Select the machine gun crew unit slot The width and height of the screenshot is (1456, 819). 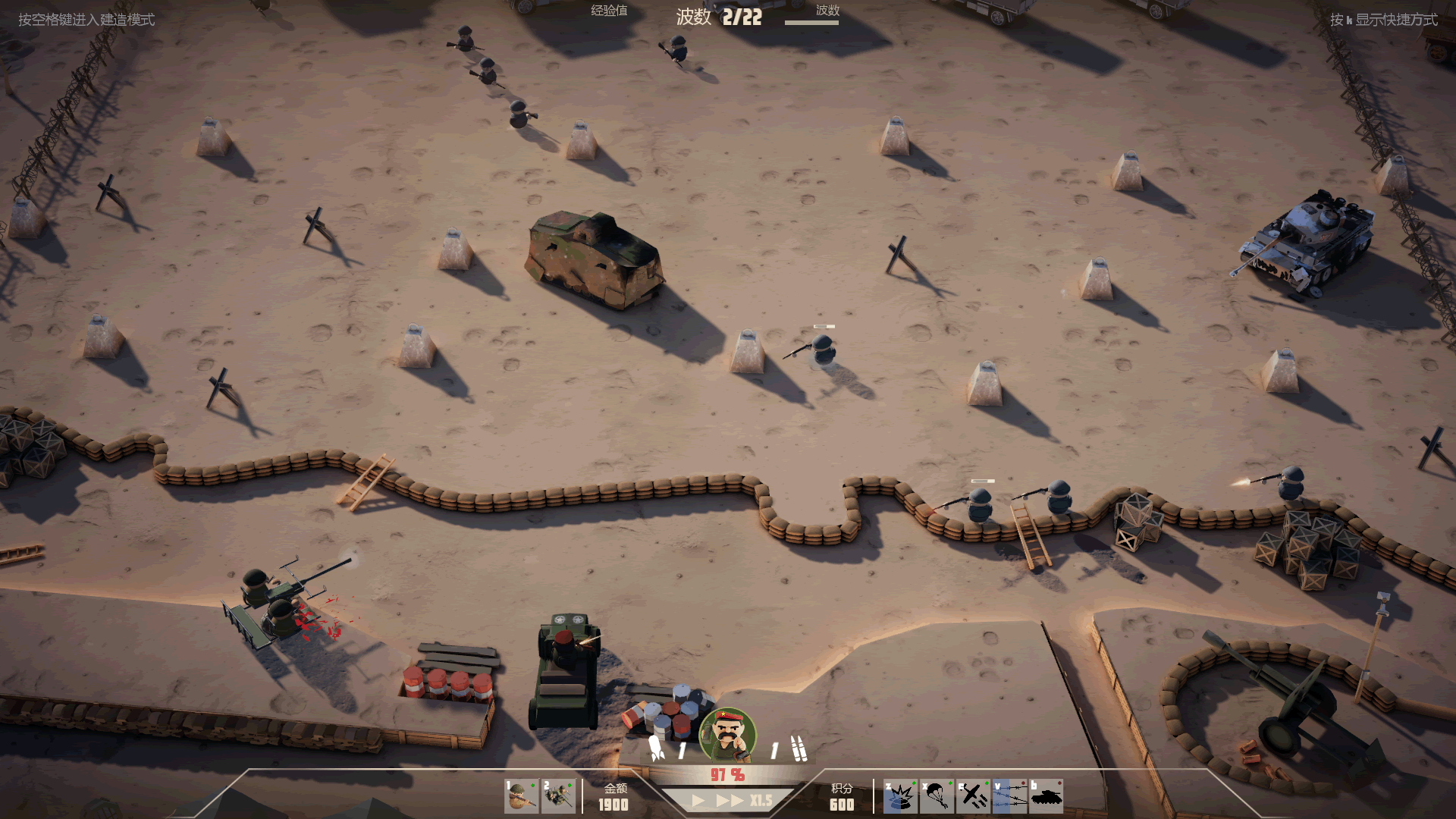(x=558, y=796)
